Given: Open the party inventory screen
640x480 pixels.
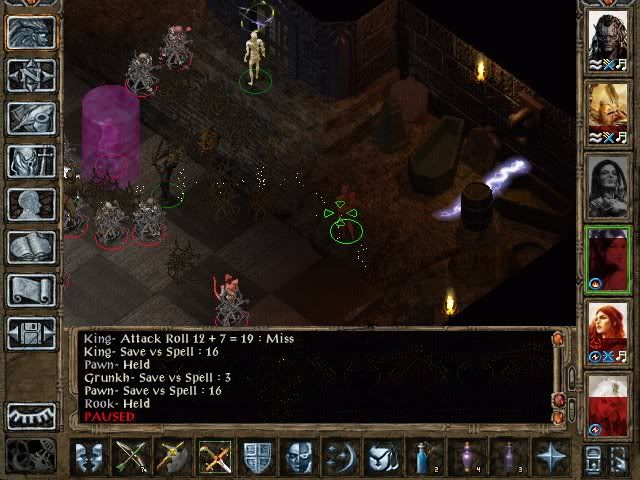Looking at the screenshot, I should (x=31, y=161).
